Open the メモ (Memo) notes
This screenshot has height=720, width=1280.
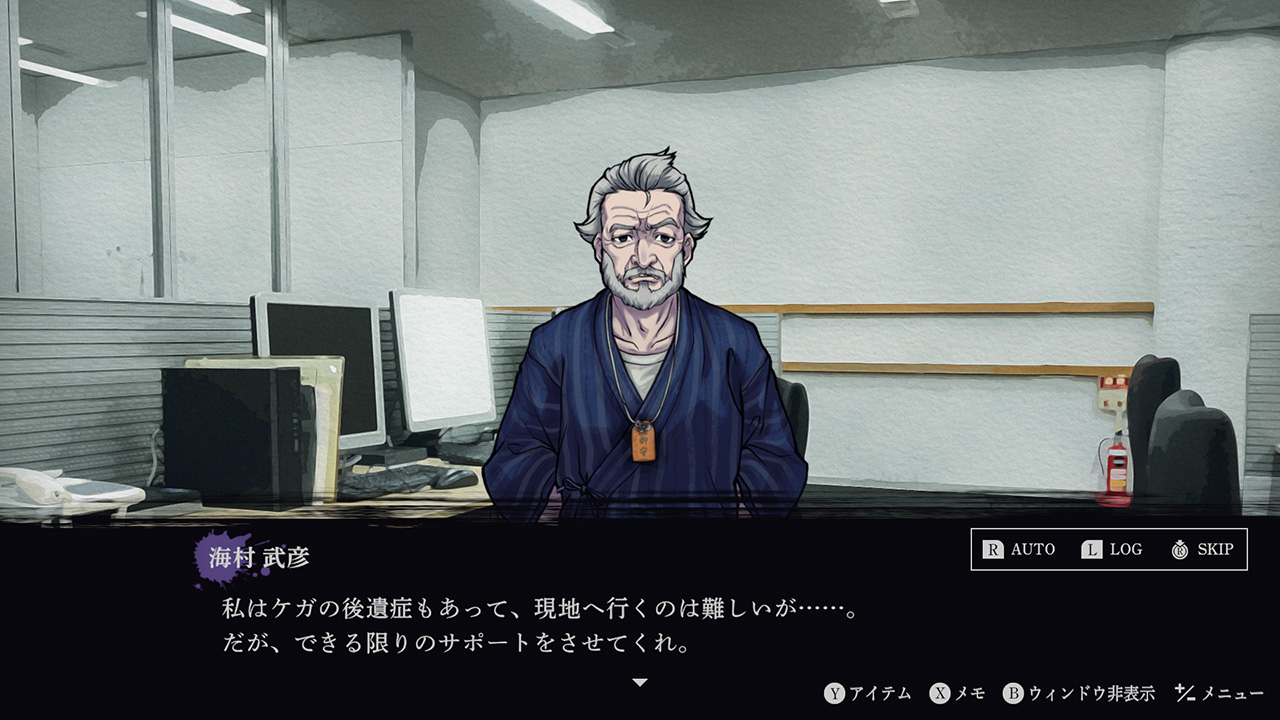(x=957, y=693)
